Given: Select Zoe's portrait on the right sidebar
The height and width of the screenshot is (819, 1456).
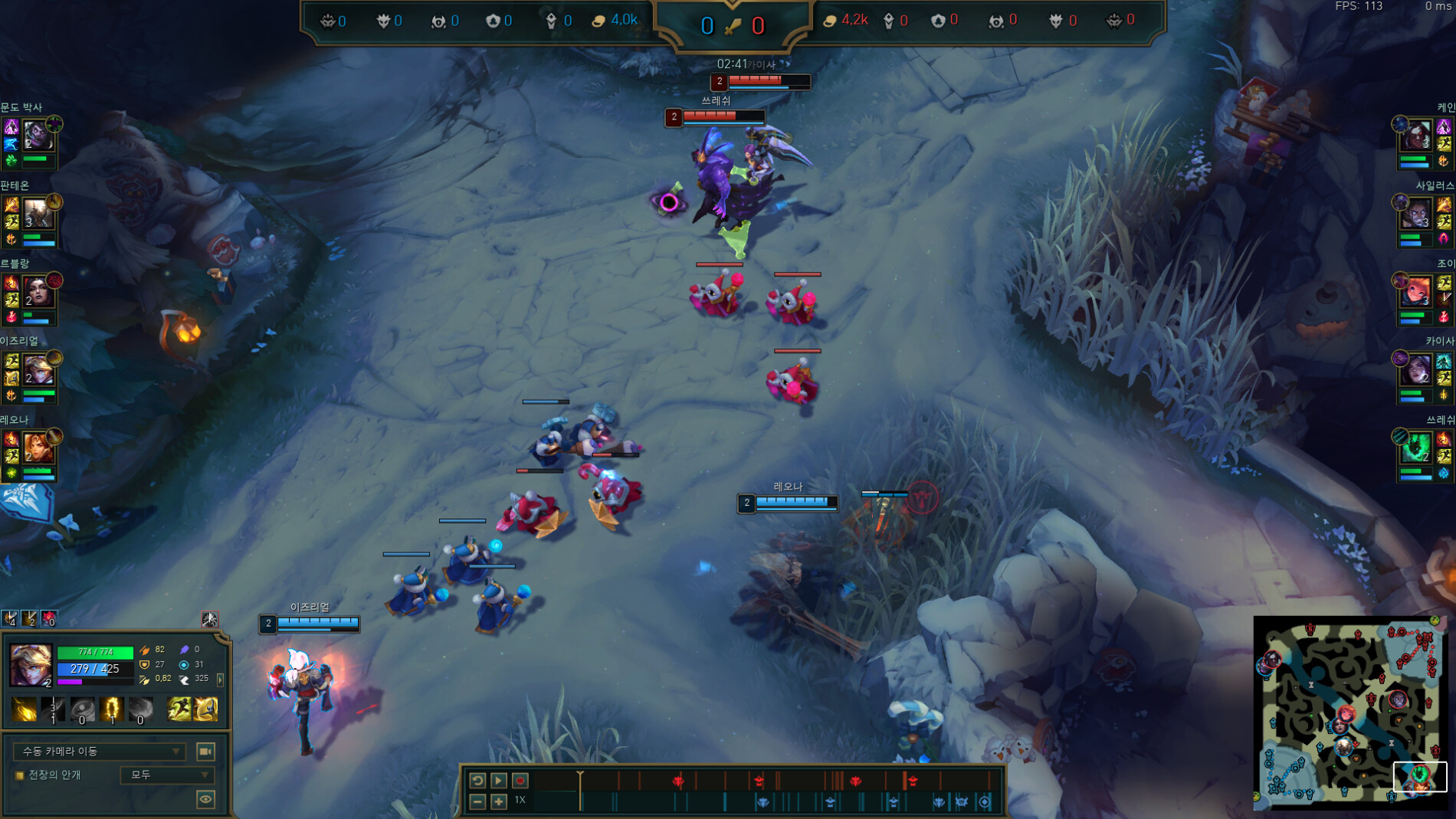Looking at the screenshot, I should click(x=1418, y=292).
